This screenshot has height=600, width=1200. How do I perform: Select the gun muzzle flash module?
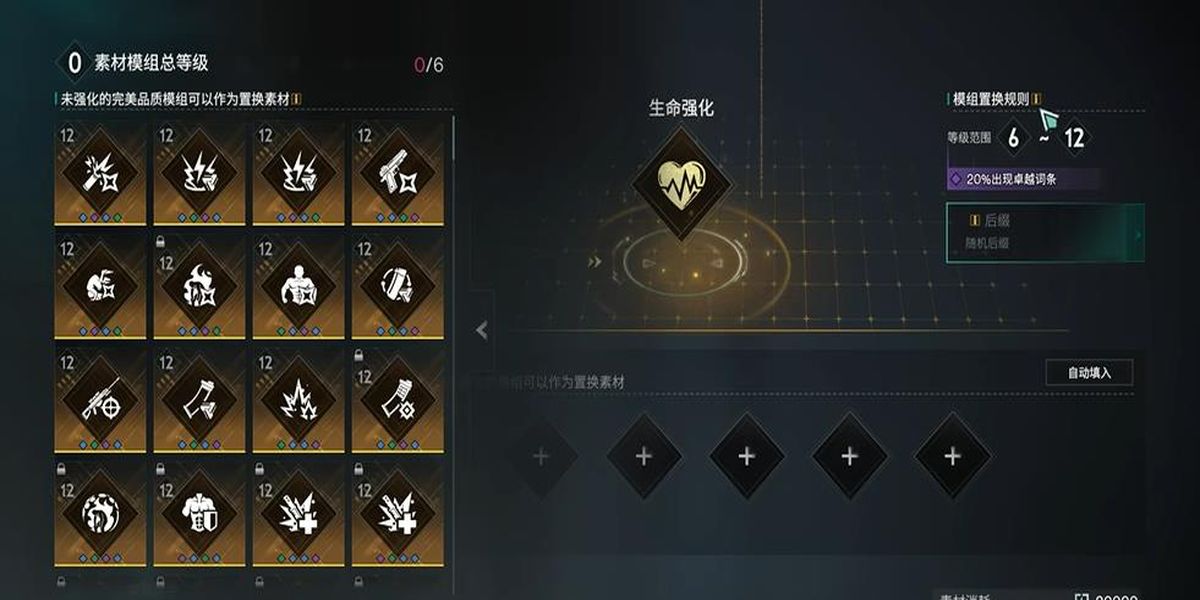pyautogui.click(x=102, y=174)
